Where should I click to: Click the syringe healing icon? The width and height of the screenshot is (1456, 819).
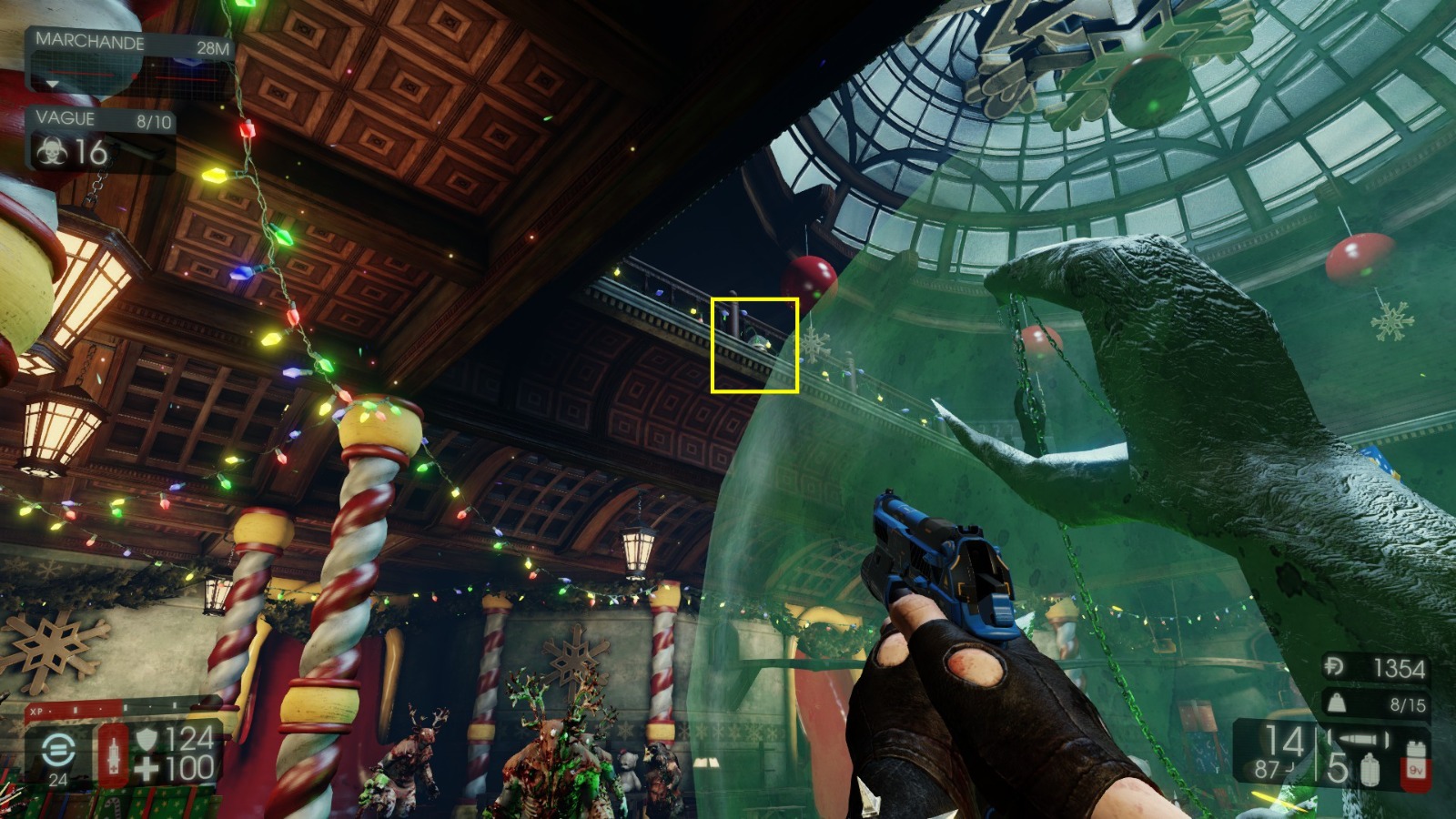point(114,756)
